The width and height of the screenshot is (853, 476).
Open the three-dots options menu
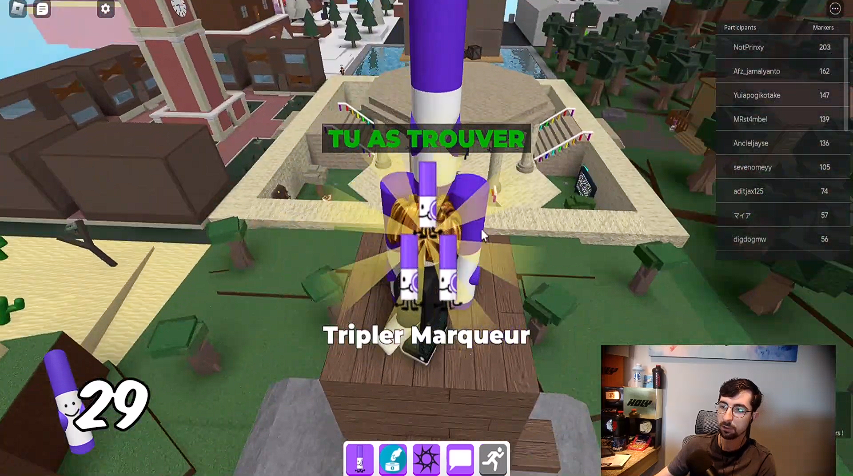(x=836, y=8)
